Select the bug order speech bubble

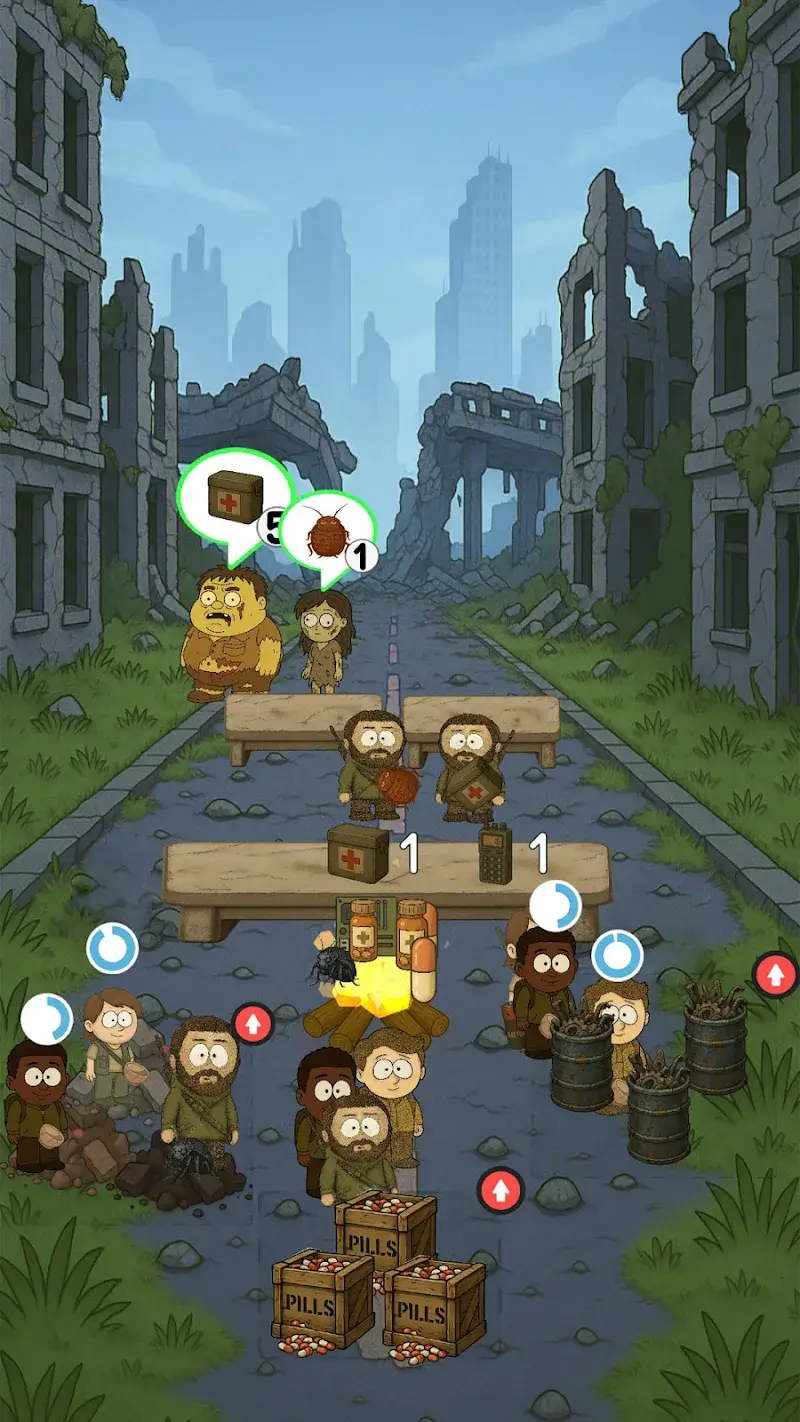point(326,534)
